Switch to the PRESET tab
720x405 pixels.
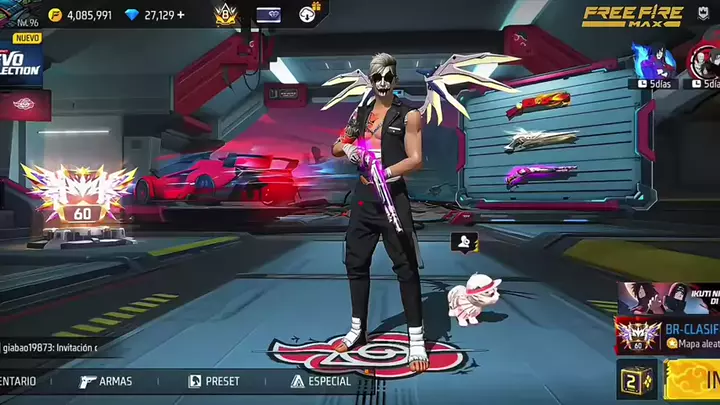(x=214, y=381)
